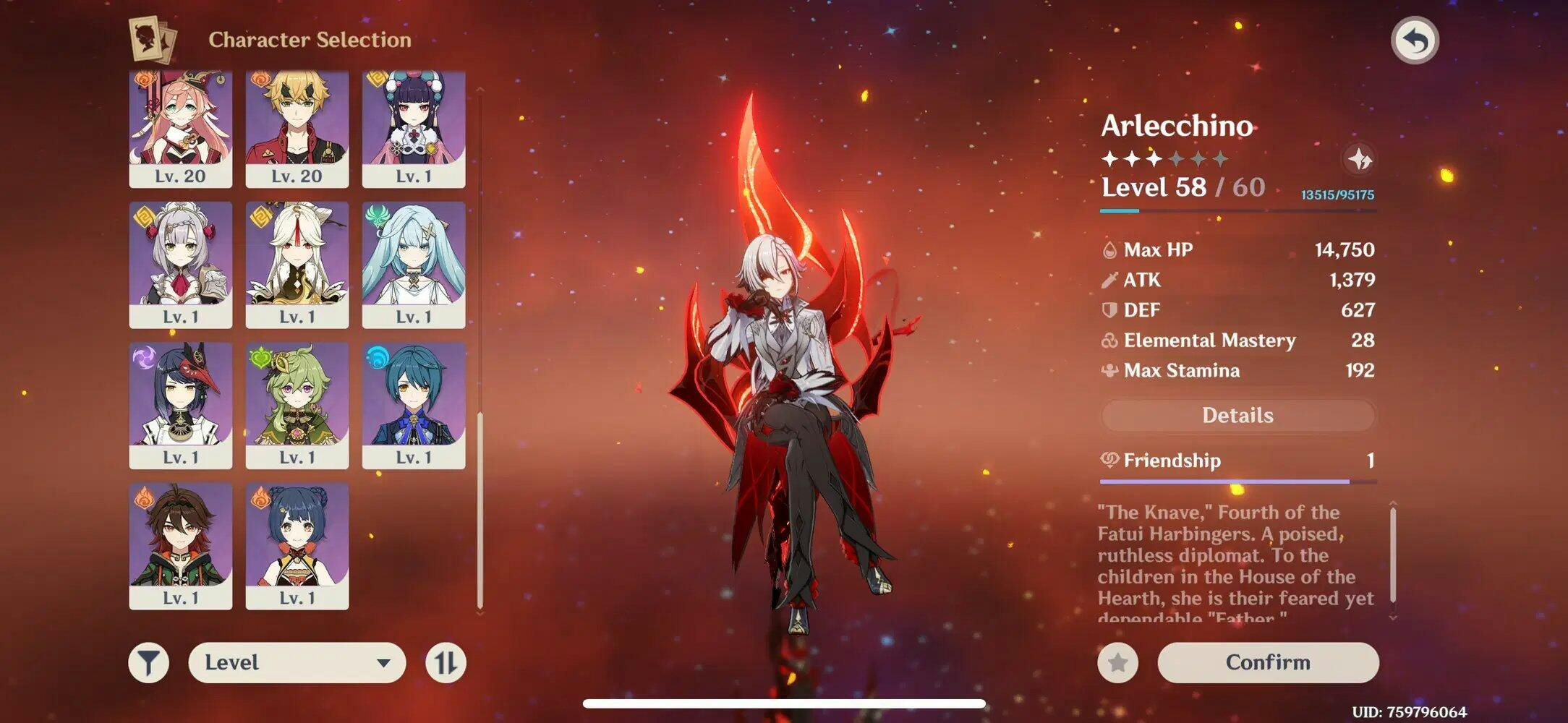This screenshot has height=723, width=1568.
Task: Pick Yun Jin's character portrait
Action: [413, 129]
